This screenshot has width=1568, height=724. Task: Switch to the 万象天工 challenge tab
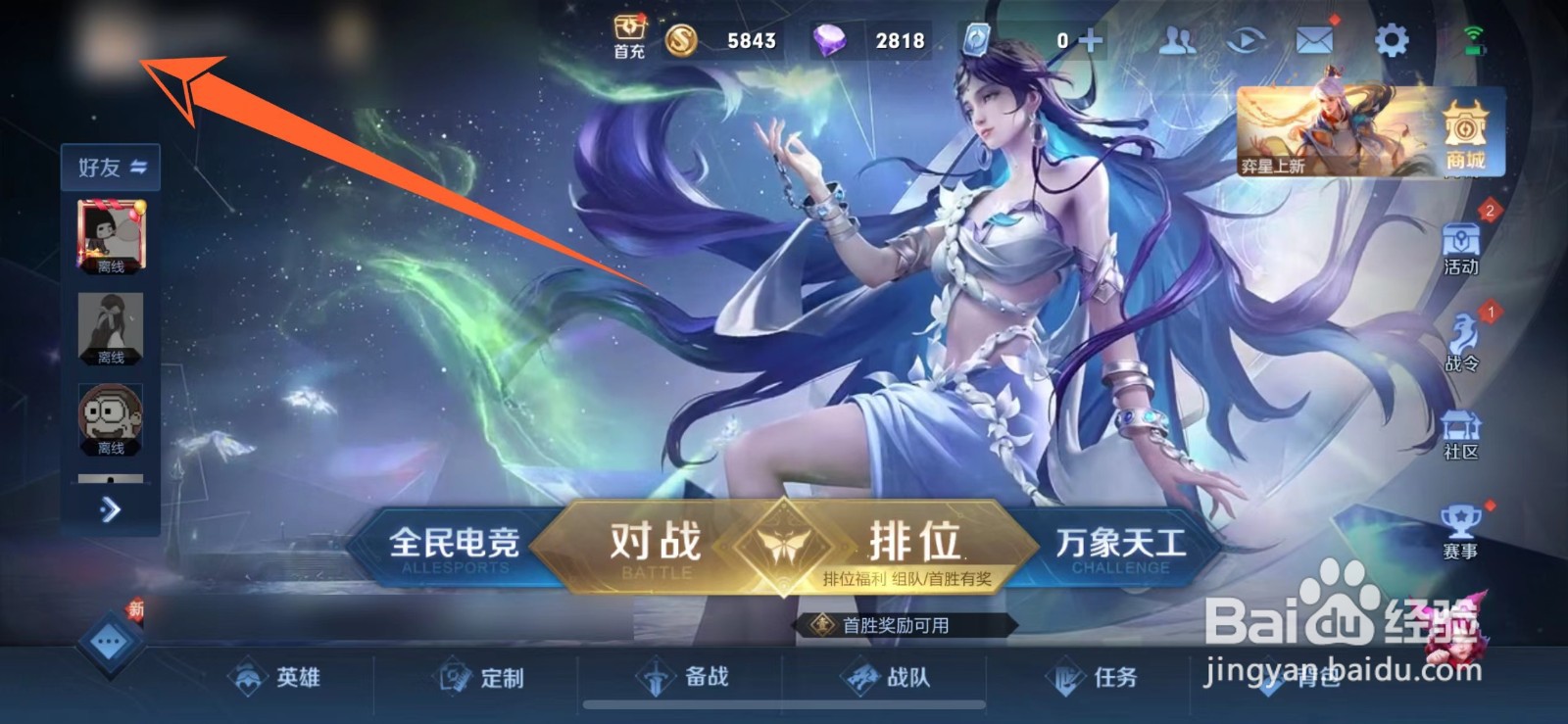pyautogui.click(x=1120, y=544)
